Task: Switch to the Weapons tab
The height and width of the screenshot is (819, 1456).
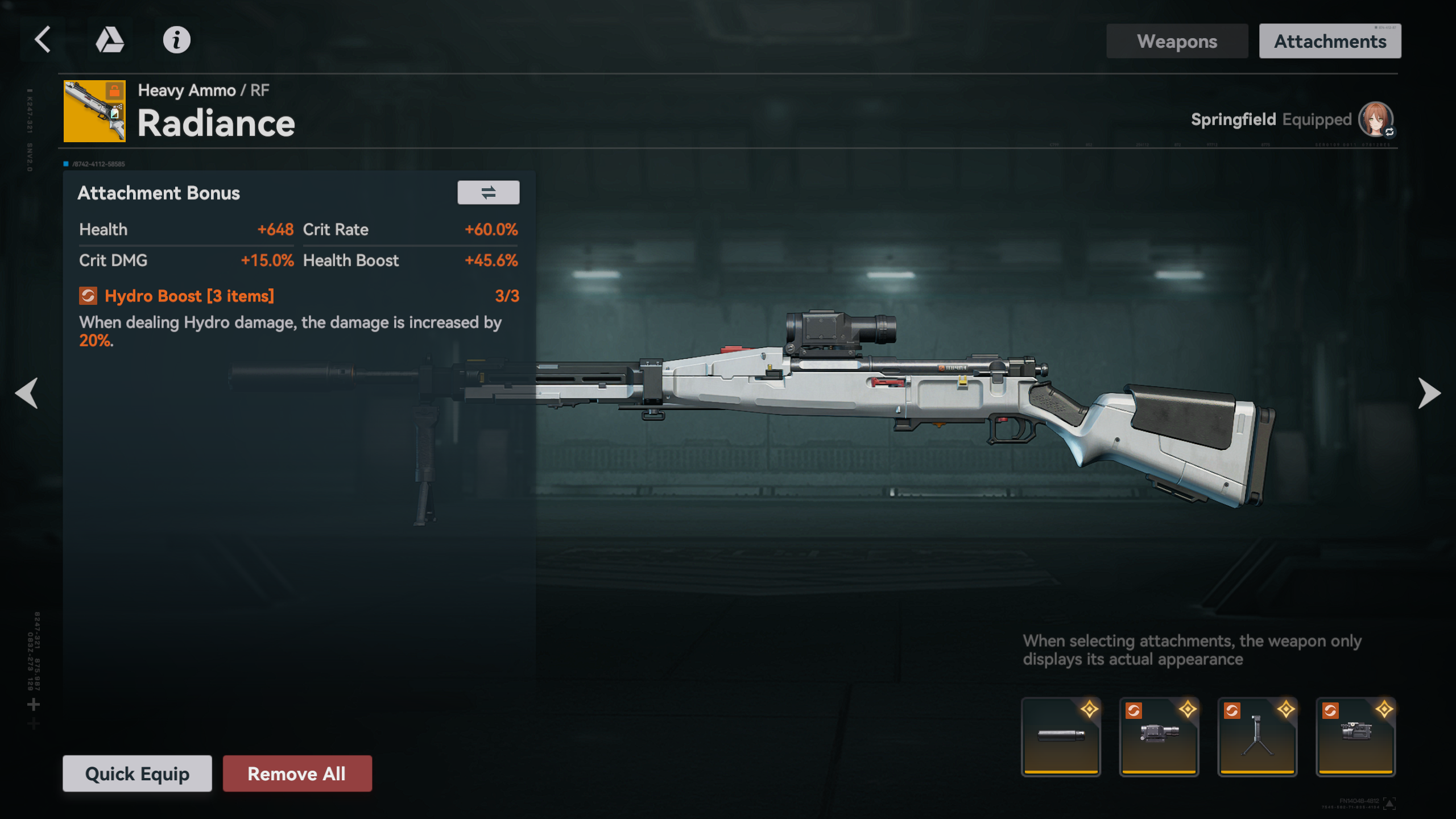Action: [x=1177, y=41]
